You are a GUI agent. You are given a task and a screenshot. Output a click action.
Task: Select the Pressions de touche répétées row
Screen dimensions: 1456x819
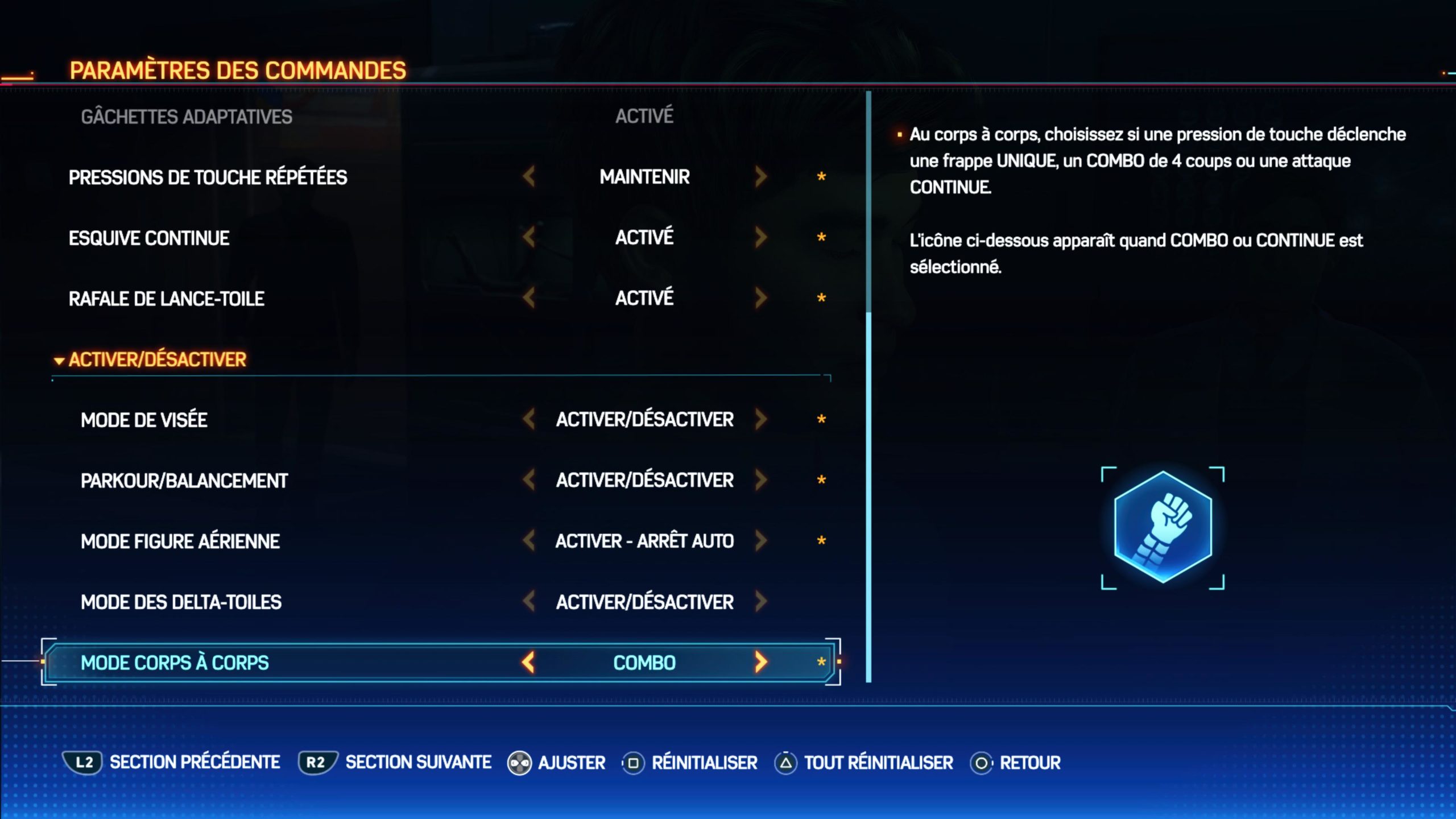(x=208, y=177)
